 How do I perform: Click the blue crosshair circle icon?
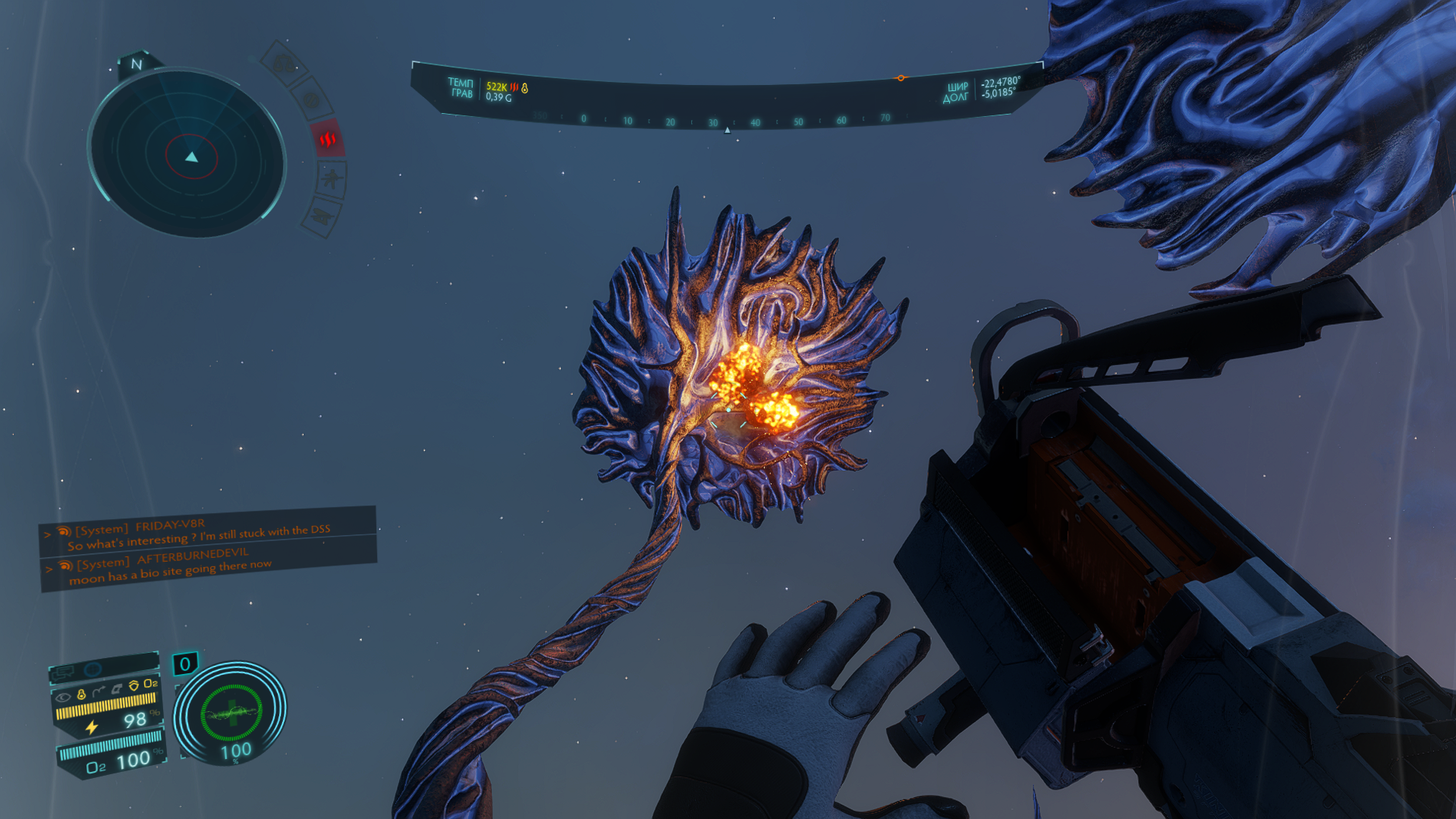point(93,669)
